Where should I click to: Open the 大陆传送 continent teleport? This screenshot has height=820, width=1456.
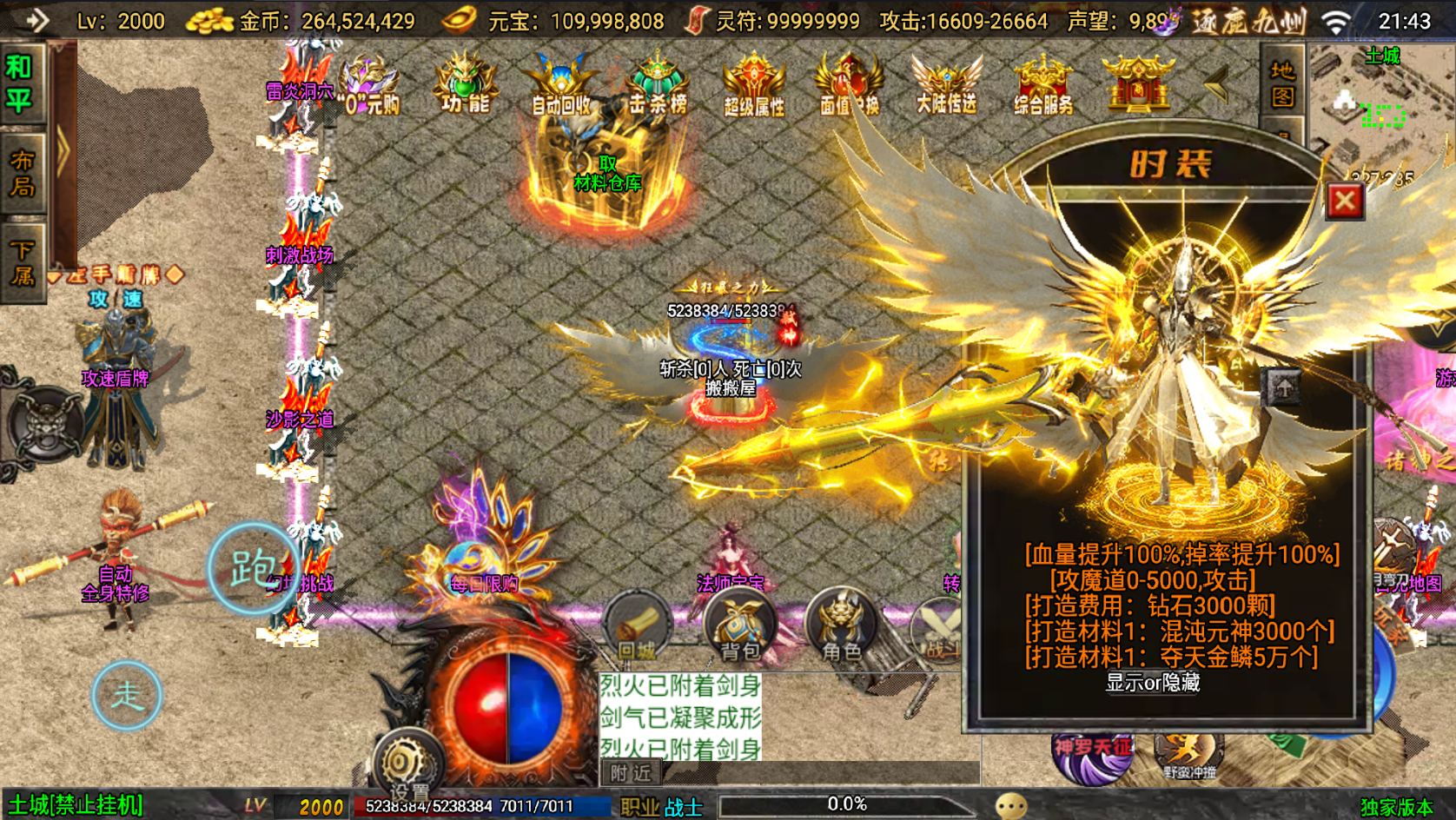(947, 87)
